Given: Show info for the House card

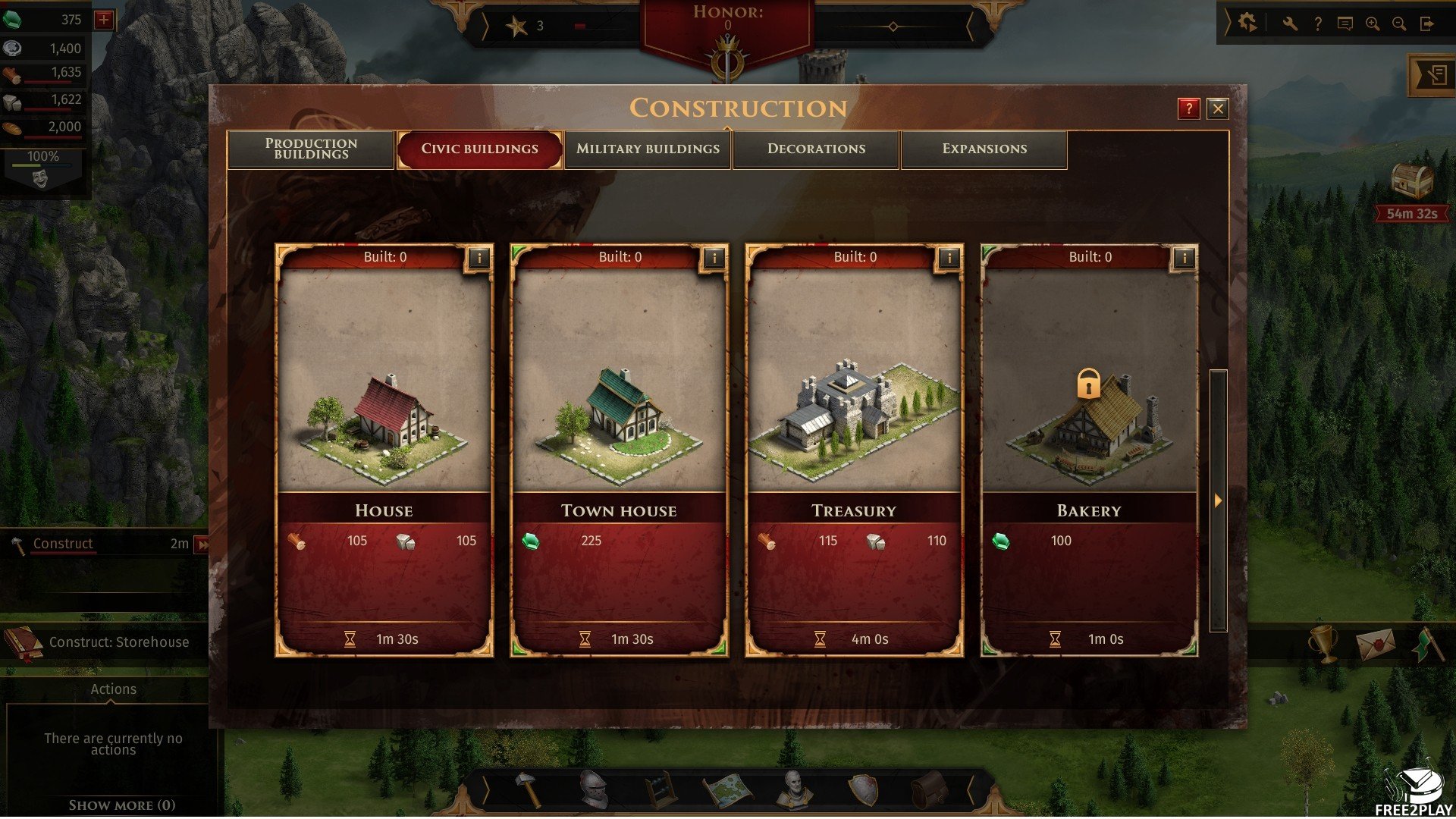Looking at the screenshot, I should 479,258.
